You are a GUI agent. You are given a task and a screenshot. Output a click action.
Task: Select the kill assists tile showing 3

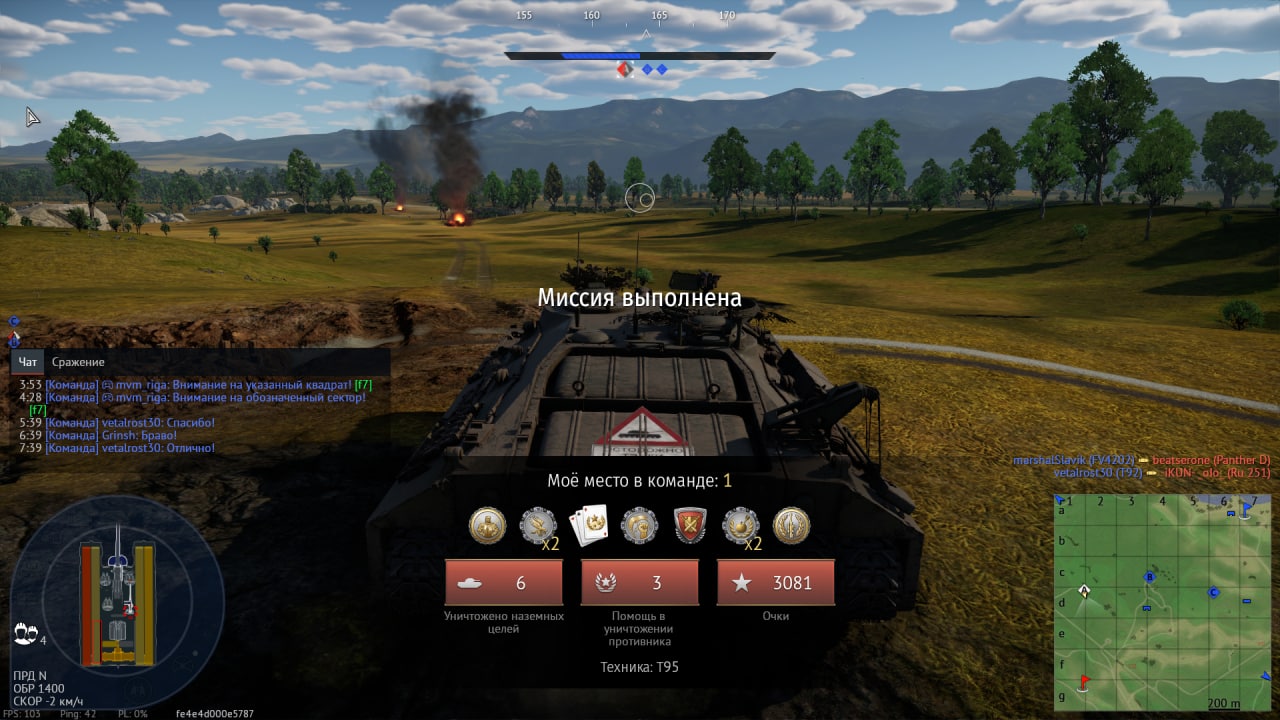click(x=639, y=582)
